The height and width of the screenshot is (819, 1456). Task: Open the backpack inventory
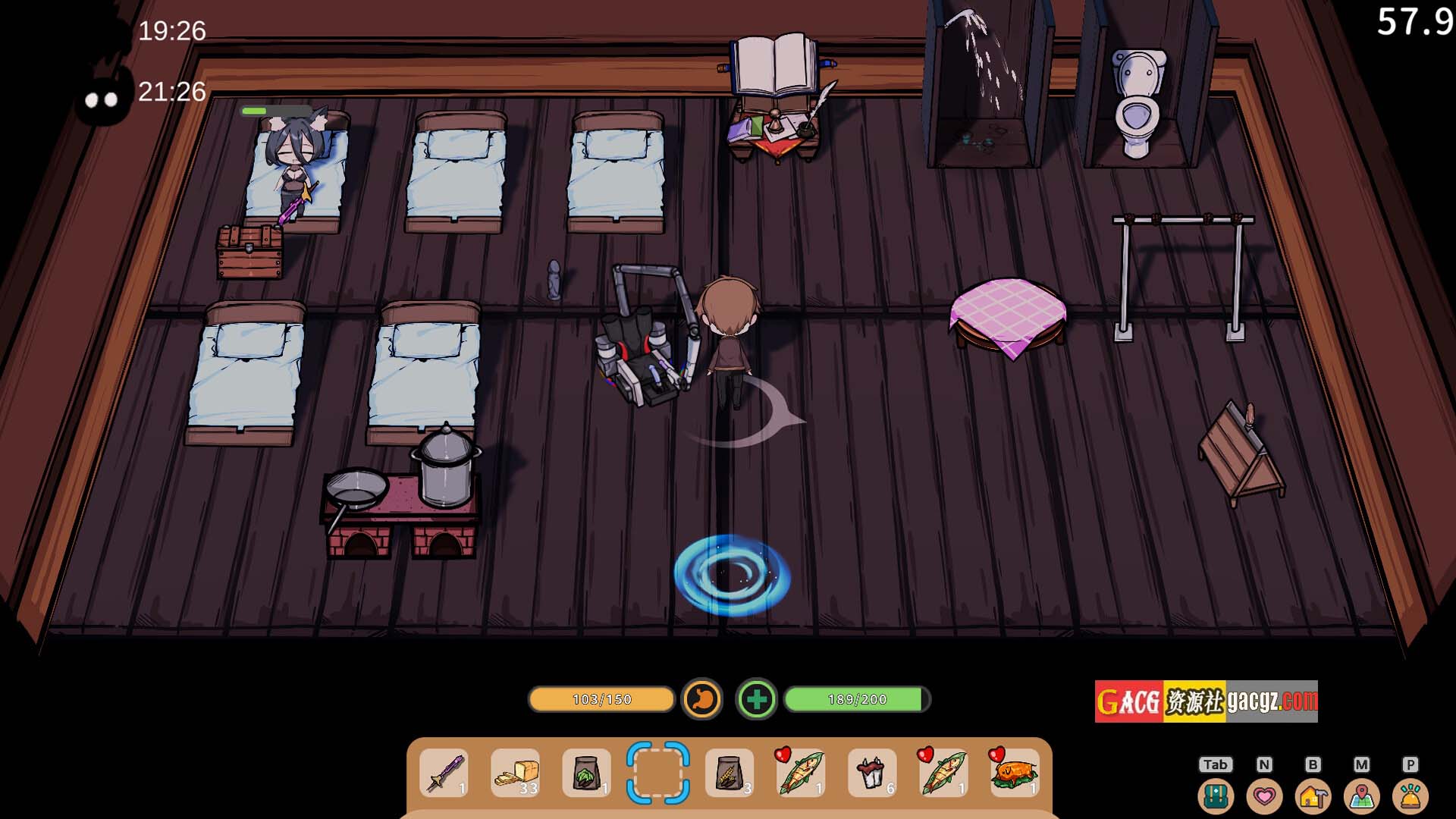coord(1216,796)
